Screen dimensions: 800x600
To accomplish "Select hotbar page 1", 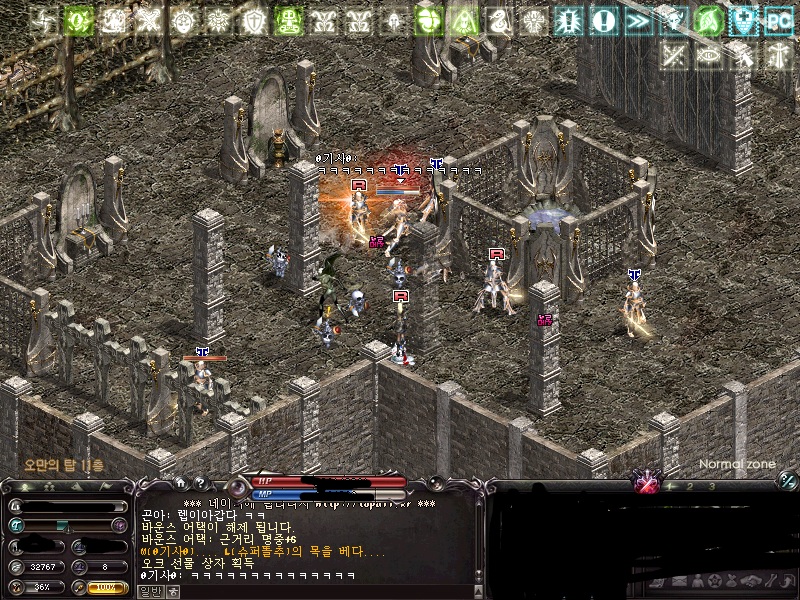I will (669, 486).
